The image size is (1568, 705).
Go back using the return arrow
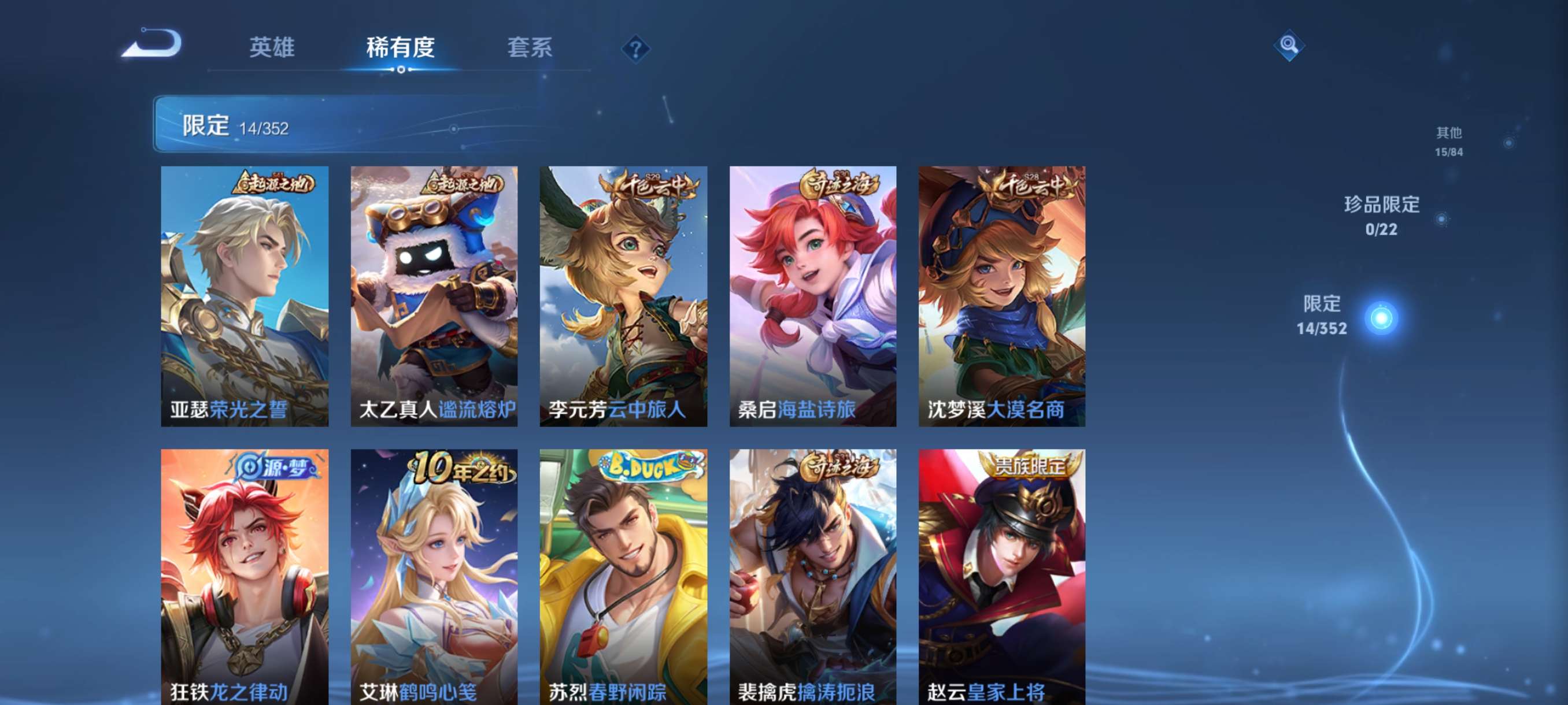tap(152, 44)
